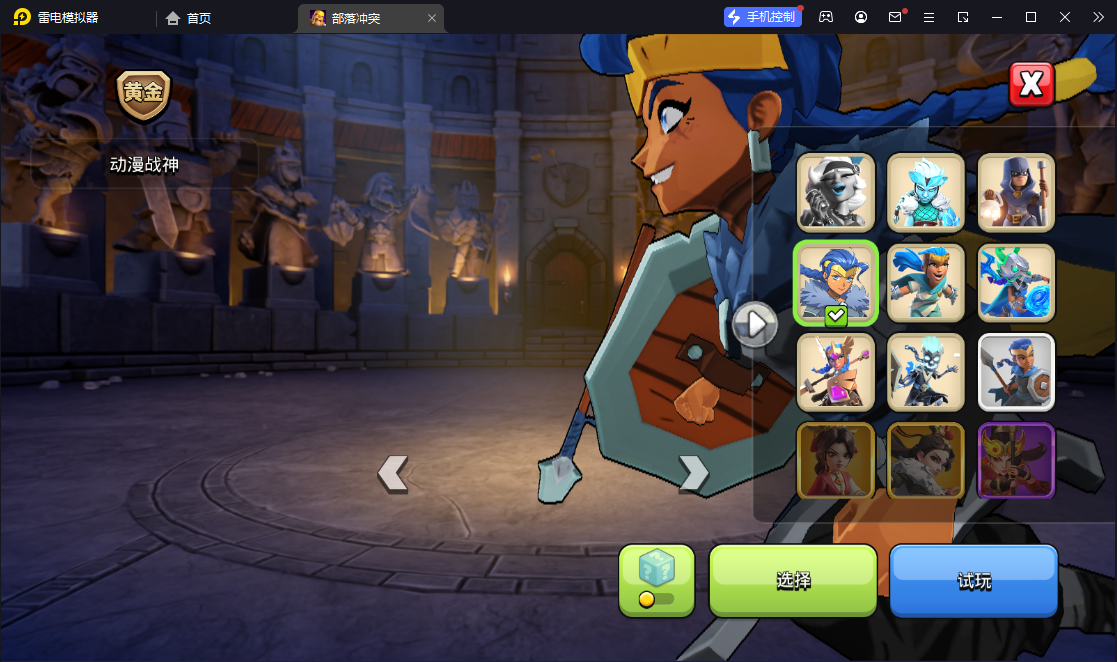
Task: Show the next skin with right arrow
Action: pos(693,473)
